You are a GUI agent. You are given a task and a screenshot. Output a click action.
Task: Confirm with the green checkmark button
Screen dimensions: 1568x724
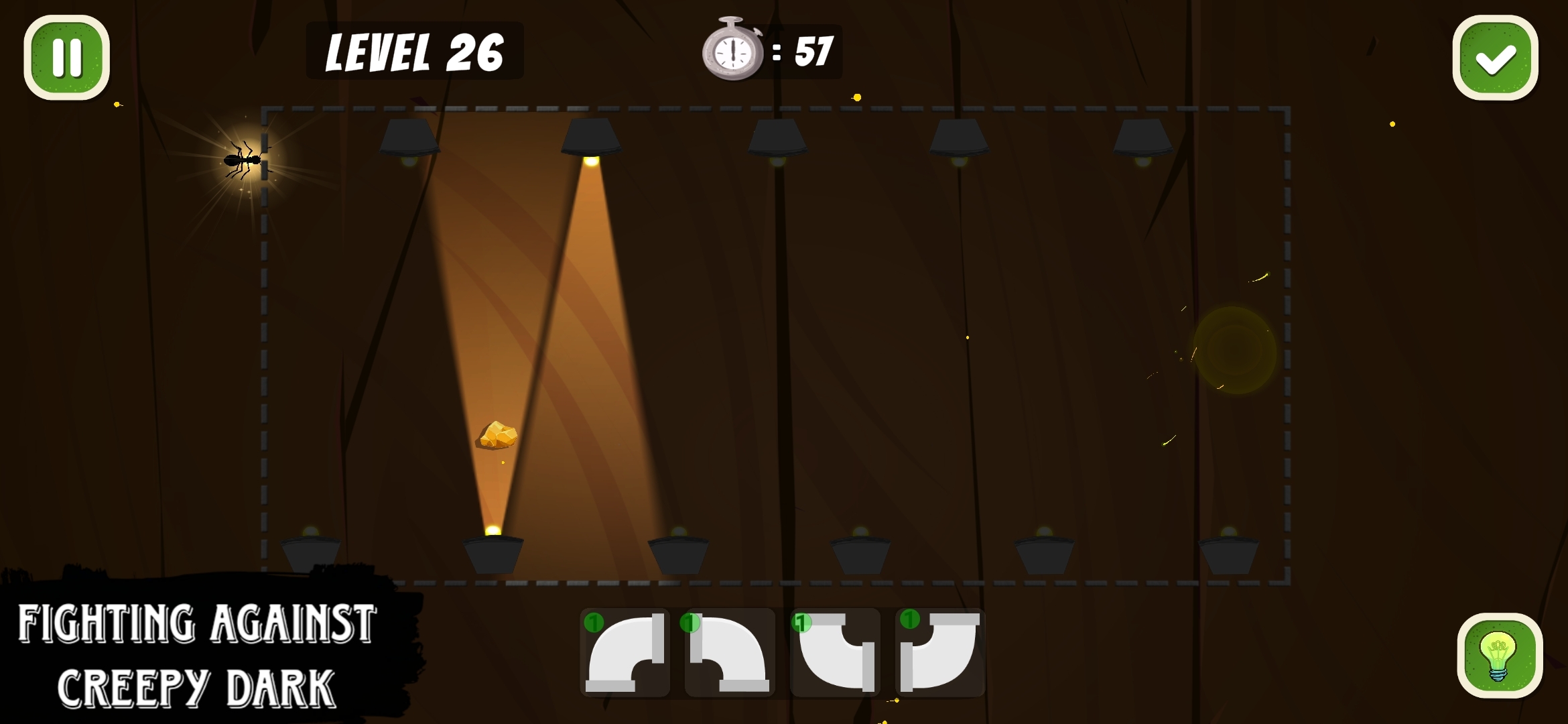1495,57
